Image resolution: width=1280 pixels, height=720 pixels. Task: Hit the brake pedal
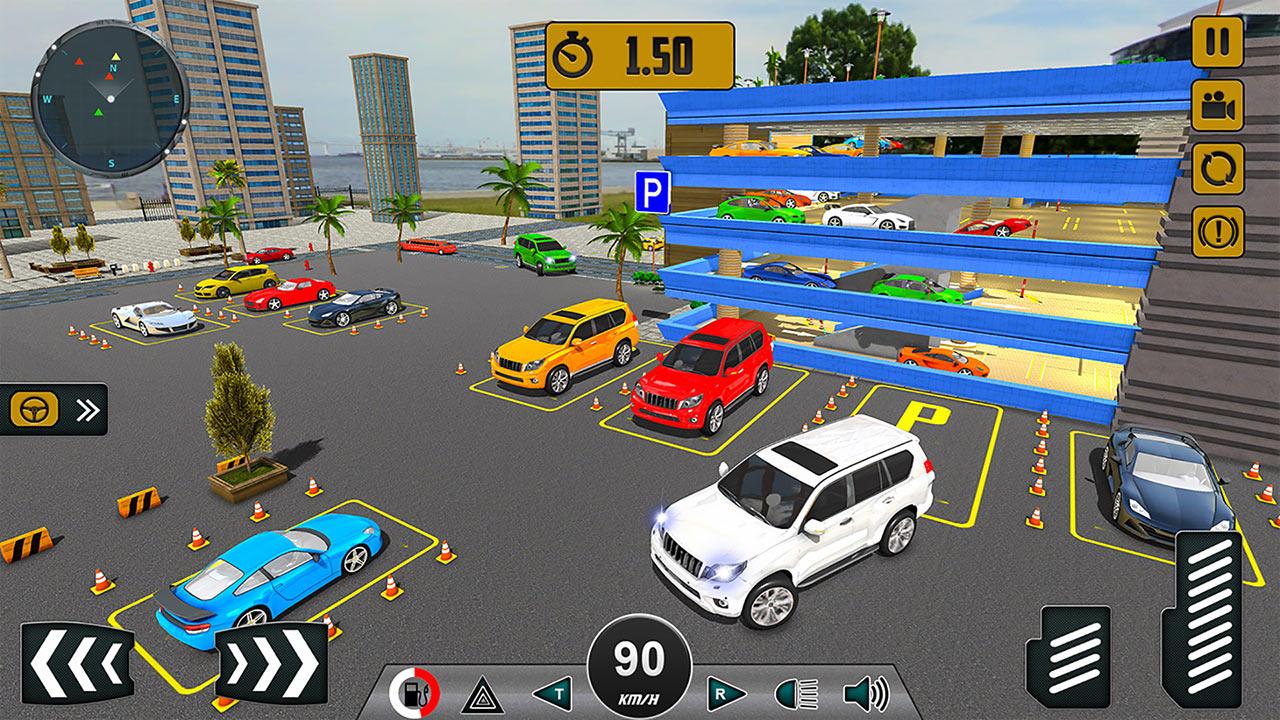pos(1075,657)
